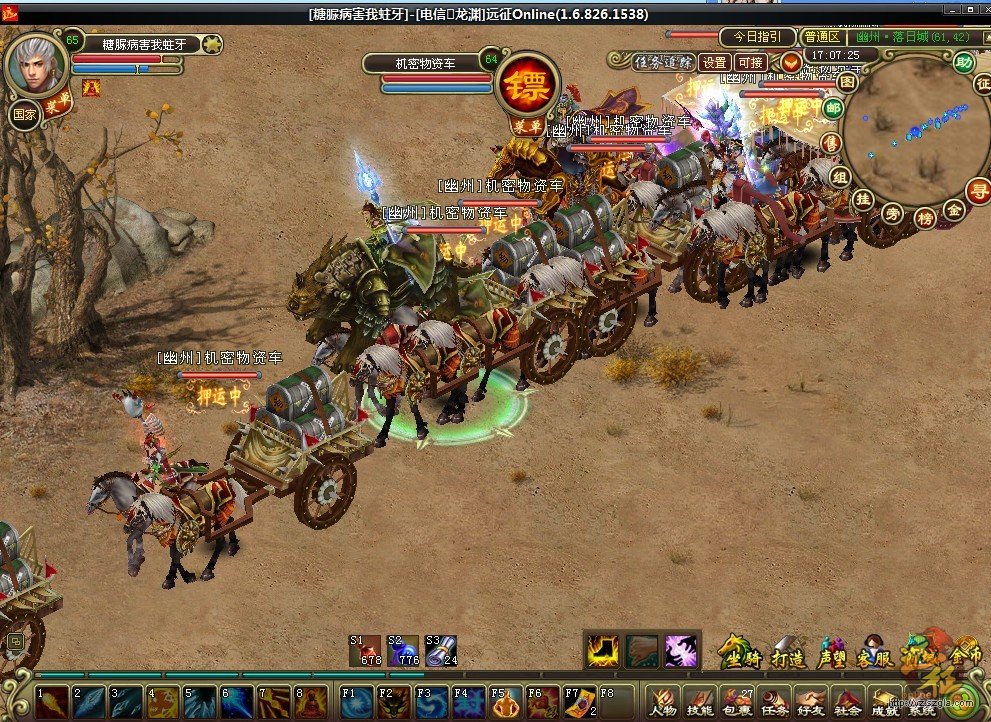Screen dimensions: 991x722
Task: Open the 包裹 inventory bag
Action: (737, 703)
